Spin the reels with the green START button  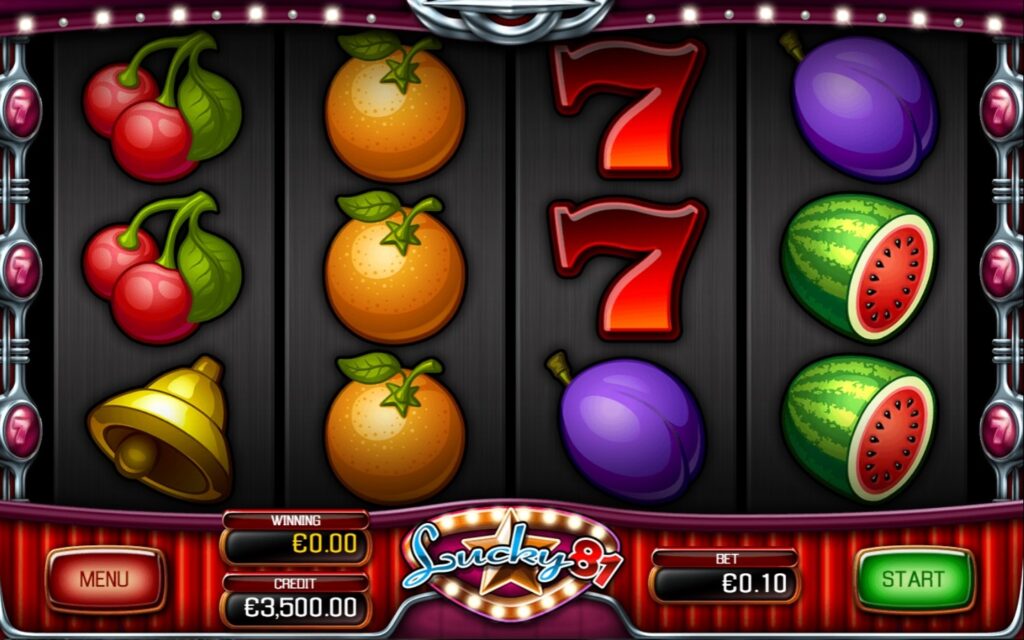tap(913, 579)
